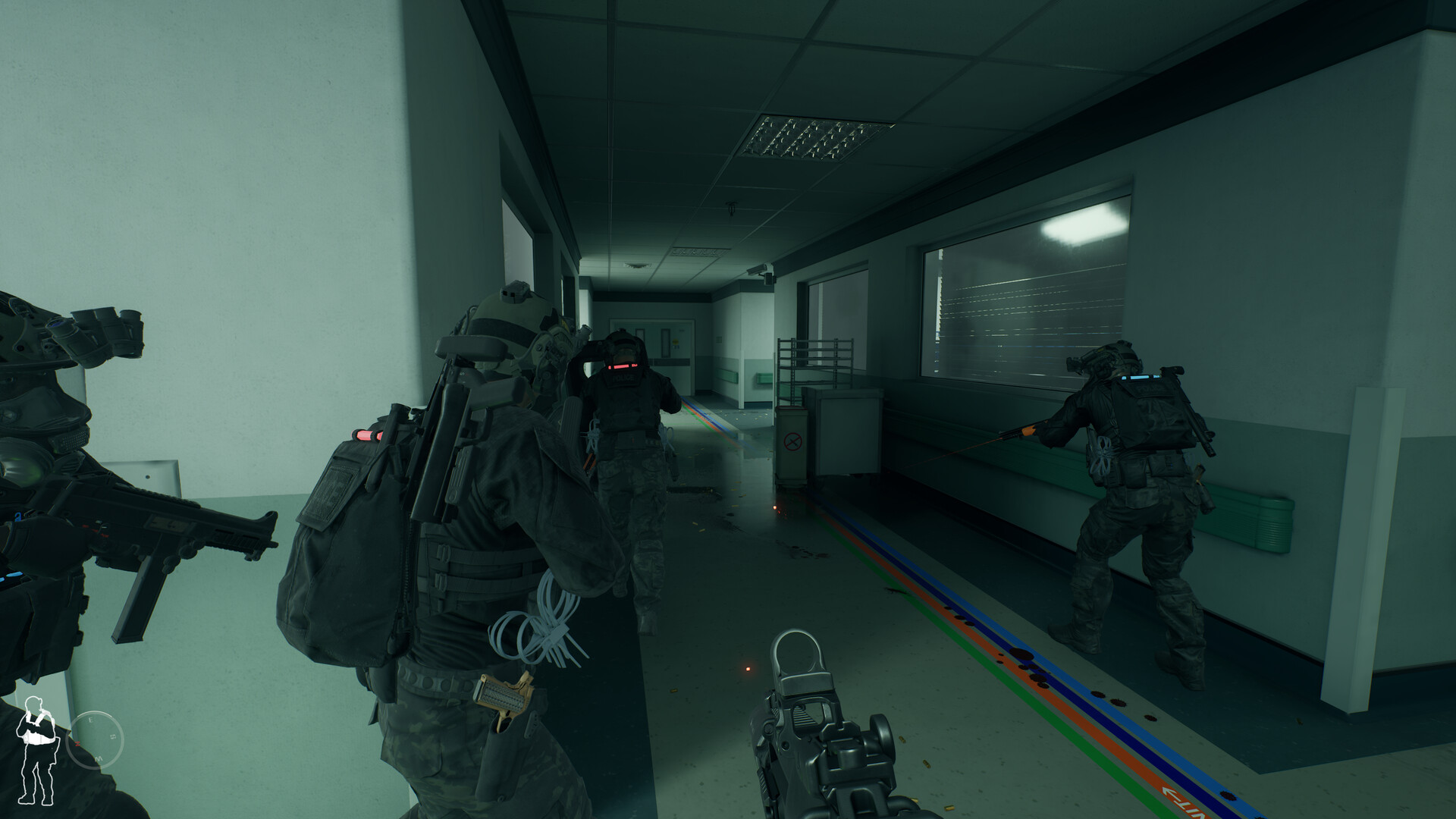Select the E direction on the compass
This screenshot has height=819, width=1456.
pyautogui.click(x=91, y=719)
